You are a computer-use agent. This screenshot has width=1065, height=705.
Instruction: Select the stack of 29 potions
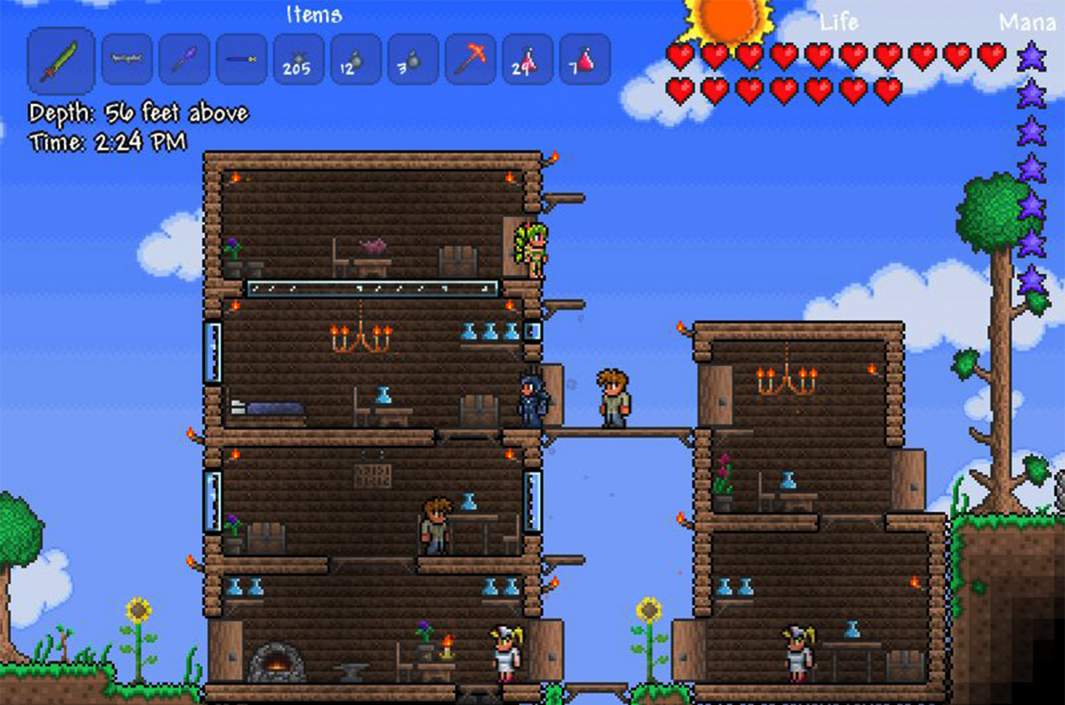click(x=527, y=60)
